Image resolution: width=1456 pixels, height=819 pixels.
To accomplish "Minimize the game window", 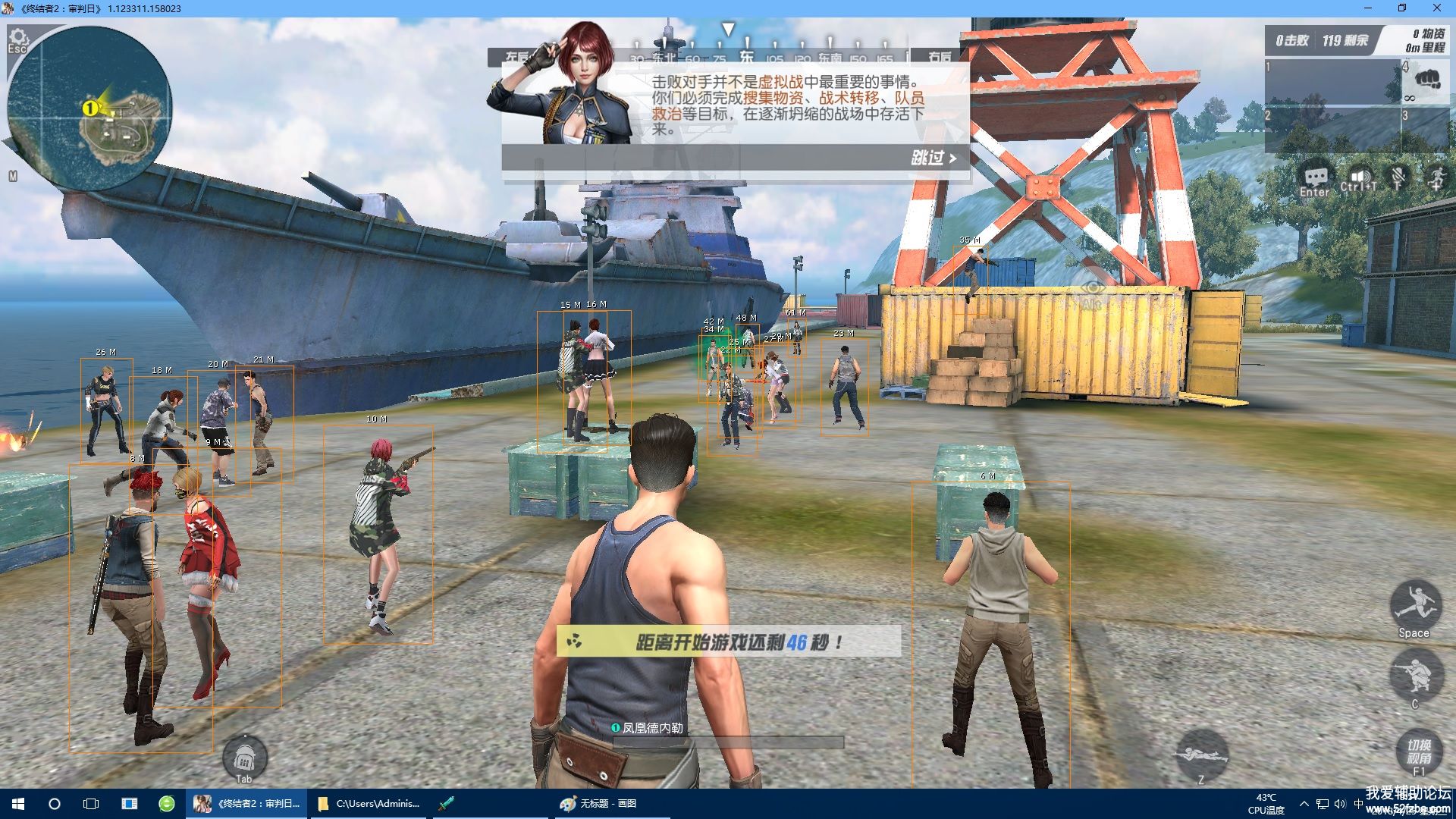I will pyautogui.click(x=1369, y=8).
